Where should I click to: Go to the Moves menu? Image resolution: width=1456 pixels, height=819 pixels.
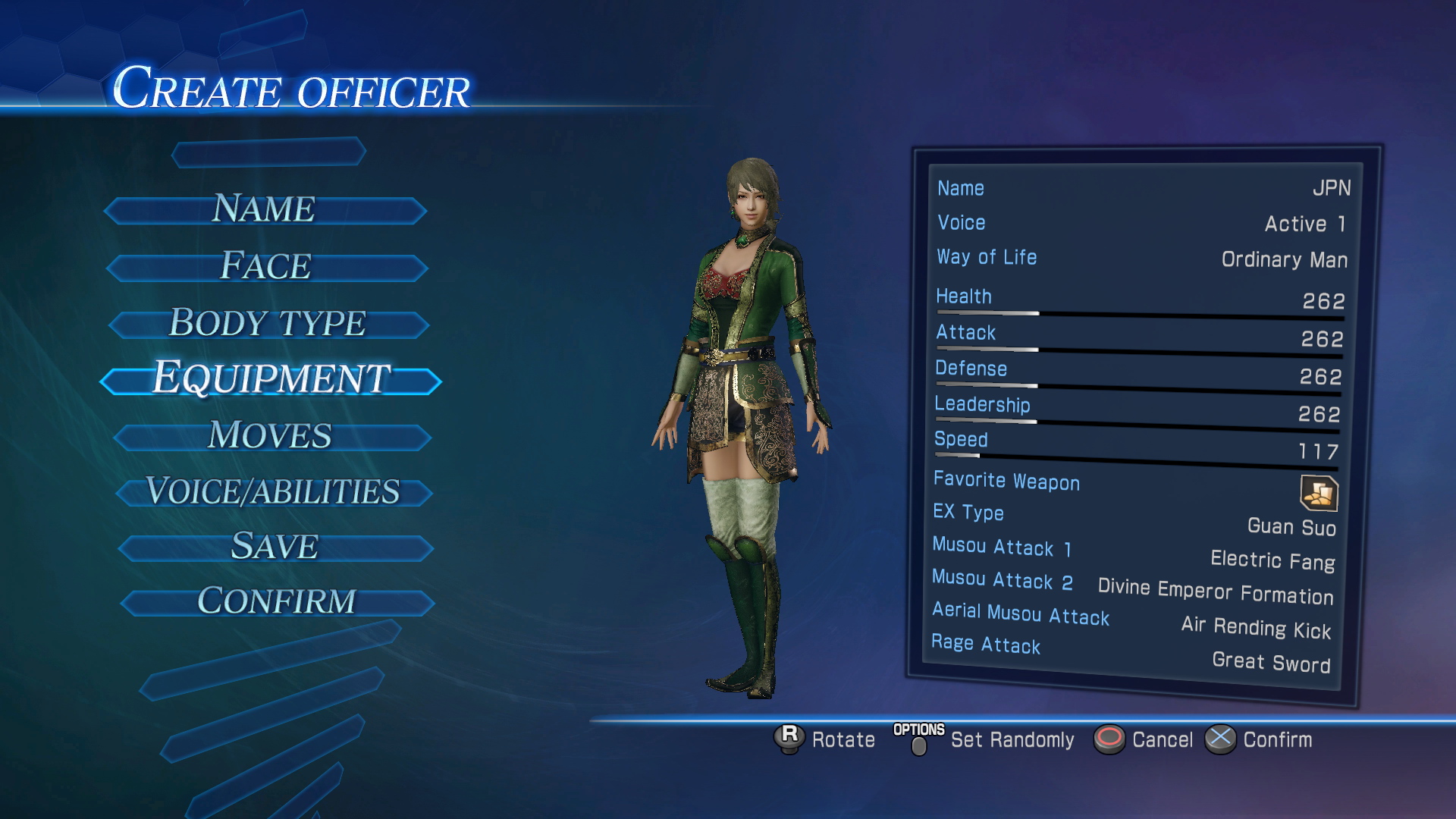[271, 436]
